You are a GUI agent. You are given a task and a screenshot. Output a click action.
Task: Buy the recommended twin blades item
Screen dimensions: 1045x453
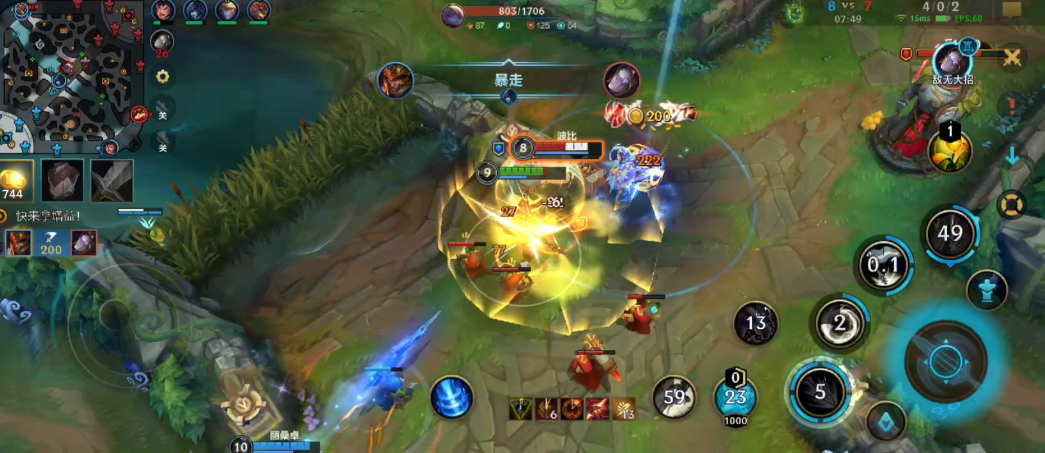pyautogui.click(x=111, y=181)
